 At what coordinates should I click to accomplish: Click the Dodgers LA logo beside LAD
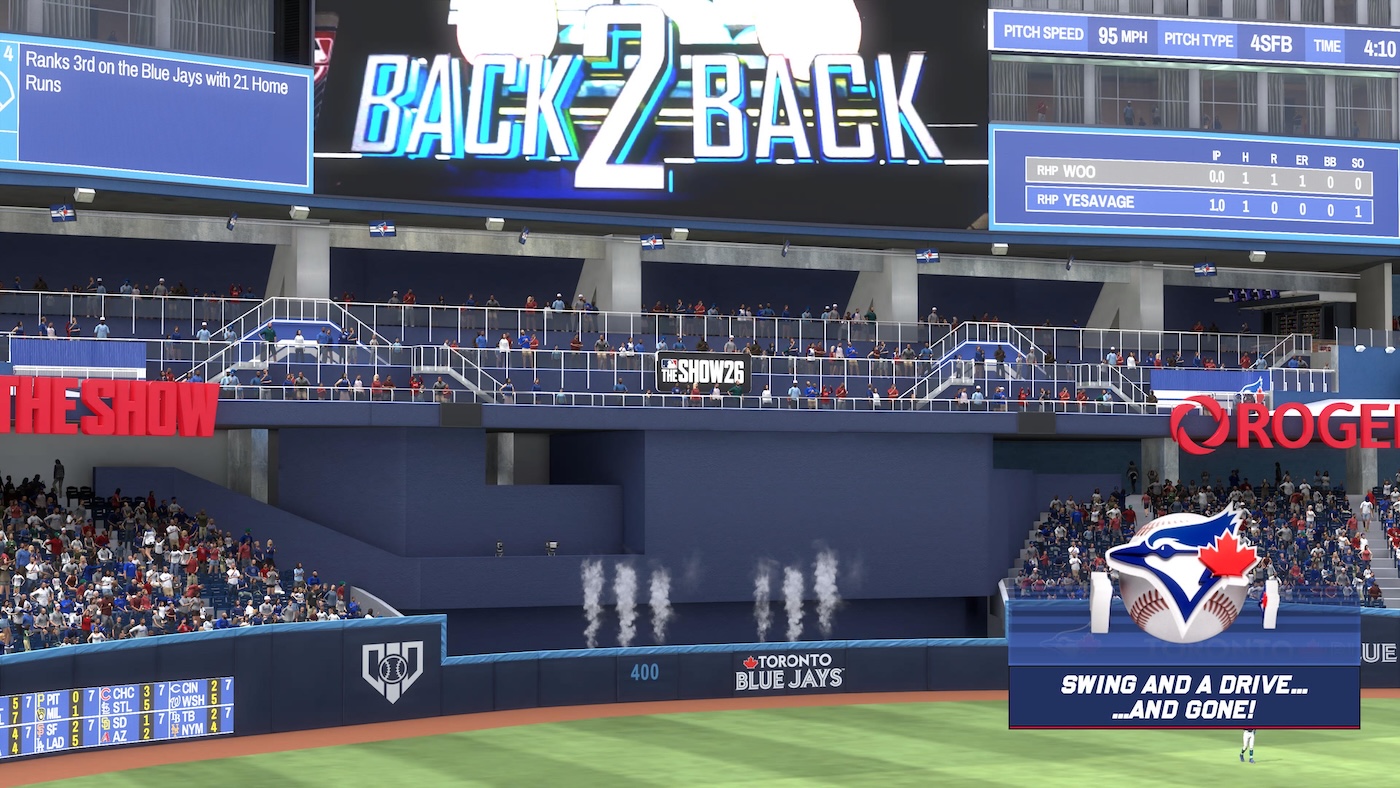[x=41, y=741]
